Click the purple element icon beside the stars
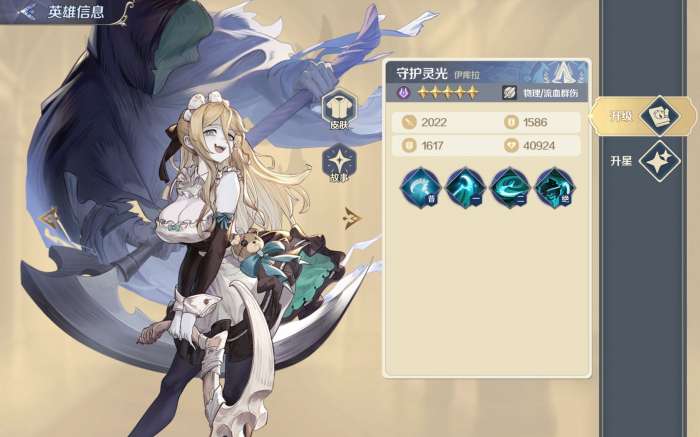The image size is (700, 437). [403, 92]
